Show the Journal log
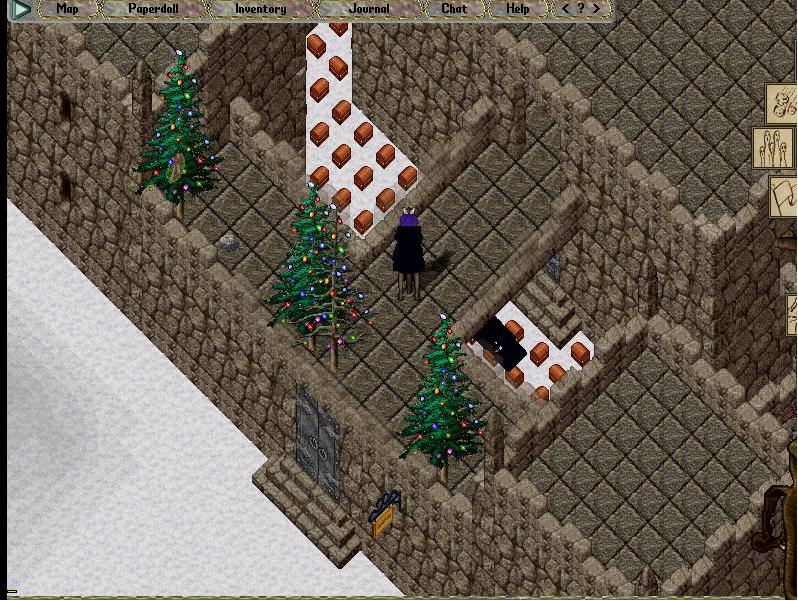The width and height of the screenshot is (798, 601). pyautogui.click(x=369, y=9)
